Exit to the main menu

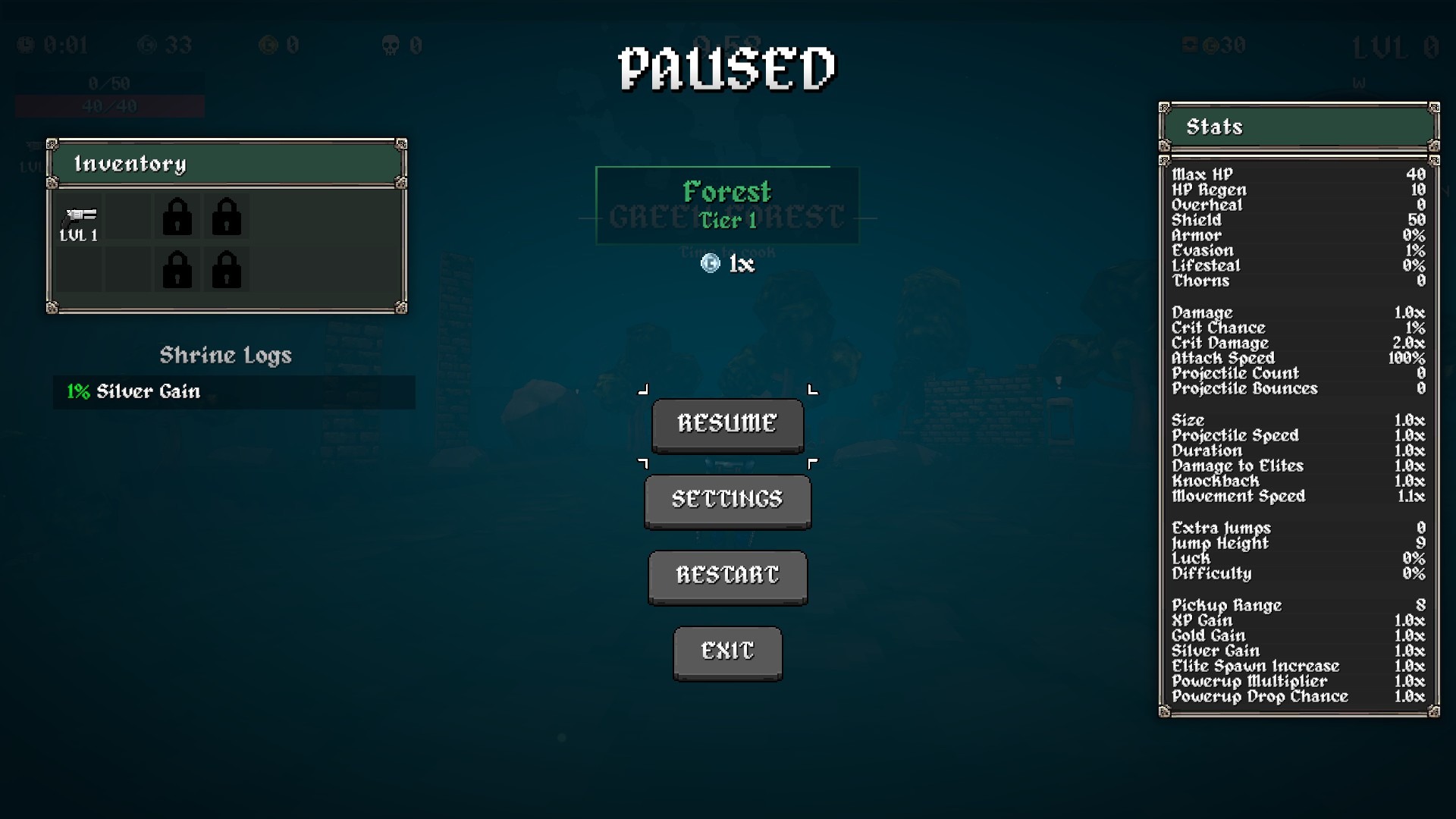(727, 651)
